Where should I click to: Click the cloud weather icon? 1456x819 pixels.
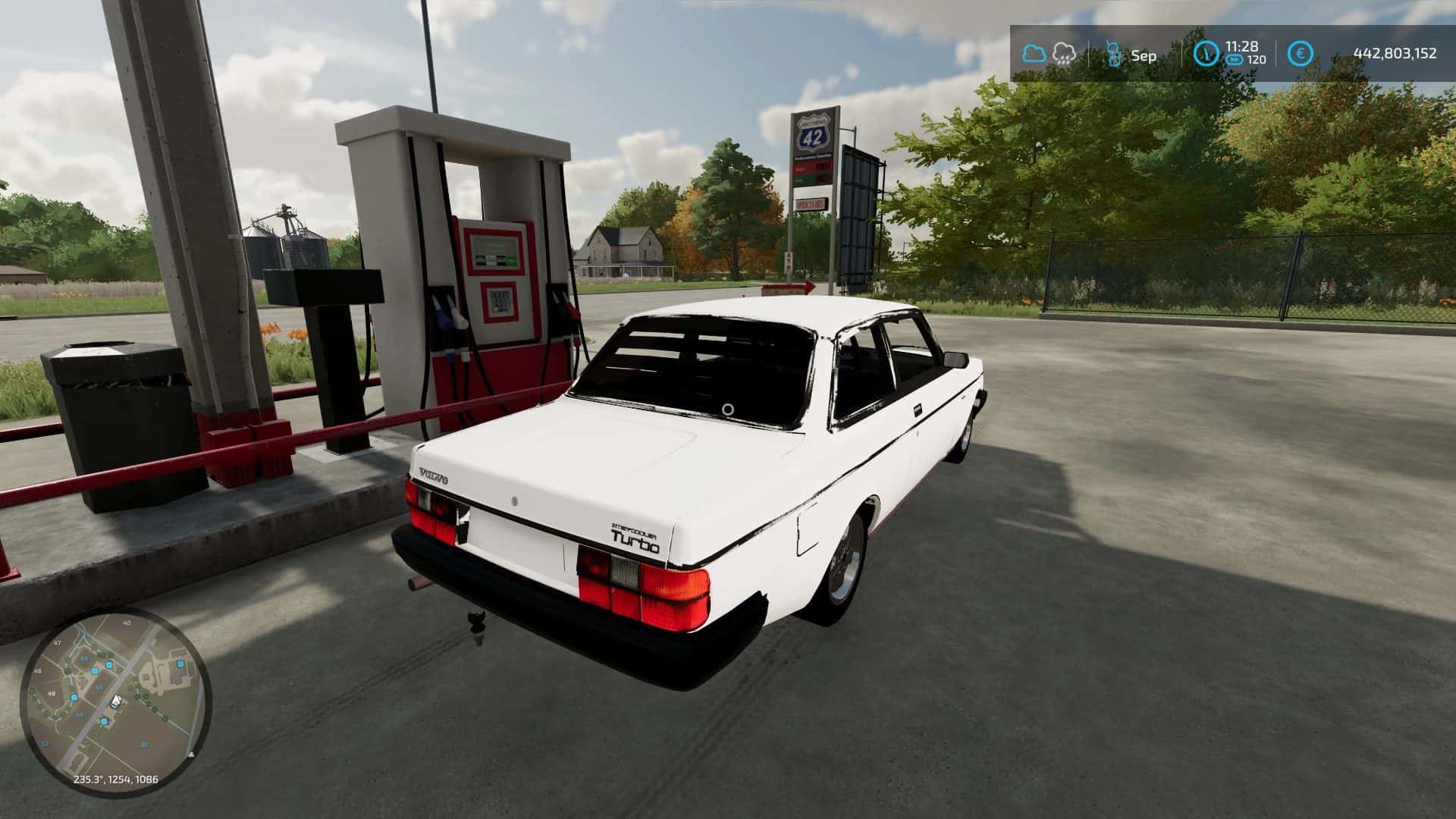pos(1034,54)
